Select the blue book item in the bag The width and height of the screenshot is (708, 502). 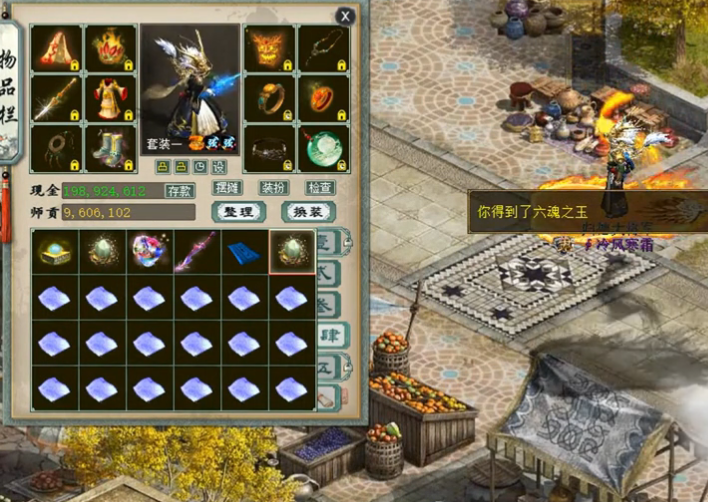pyautogui.click(x=243, y=251)
